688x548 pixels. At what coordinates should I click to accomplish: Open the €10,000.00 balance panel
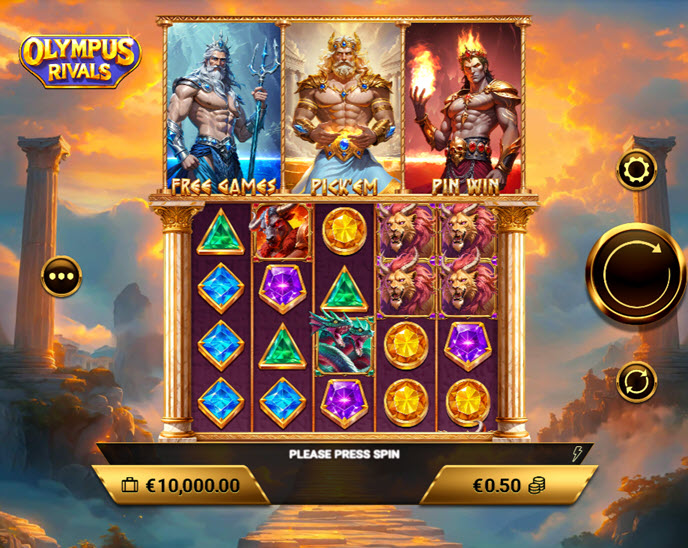[x=181, y=485]
